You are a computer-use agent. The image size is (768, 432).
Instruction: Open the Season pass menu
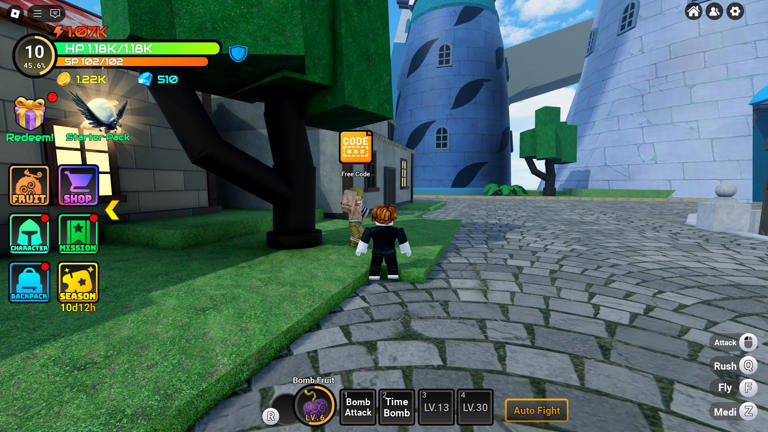(x=78, y=282)
